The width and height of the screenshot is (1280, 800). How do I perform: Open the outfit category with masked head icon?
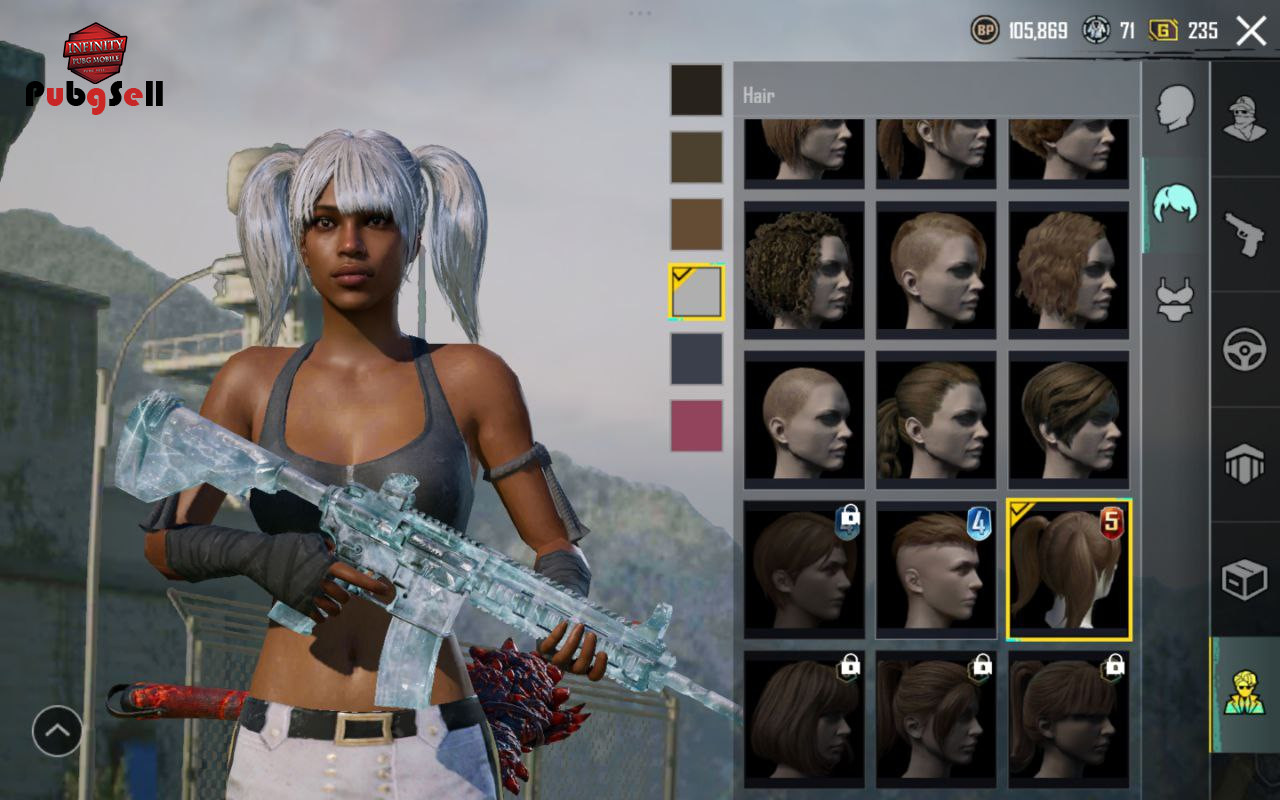coord(1245,119)
